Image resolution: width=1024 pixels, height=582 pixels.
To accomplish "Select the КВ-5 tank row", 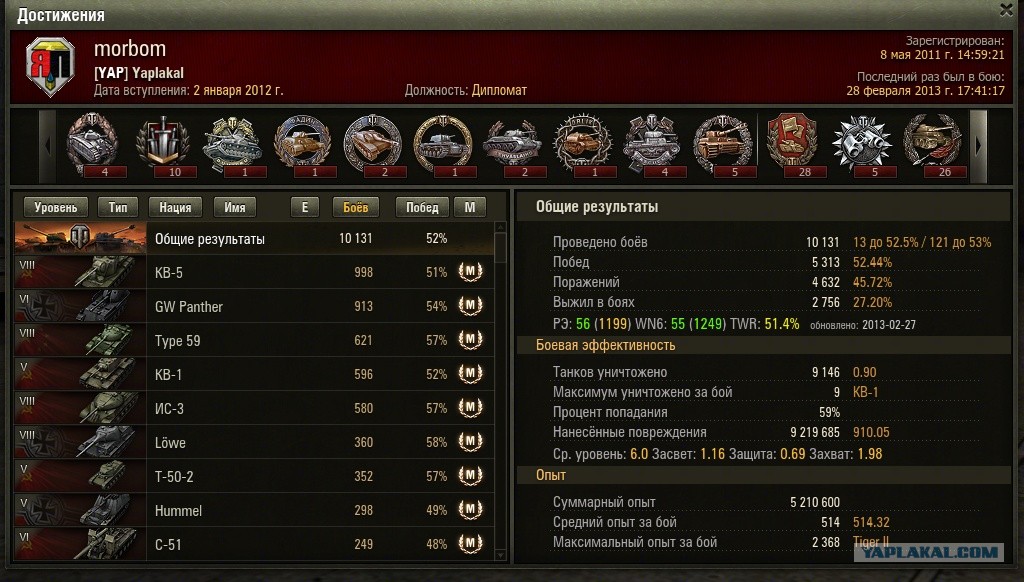I will [255, 273].
